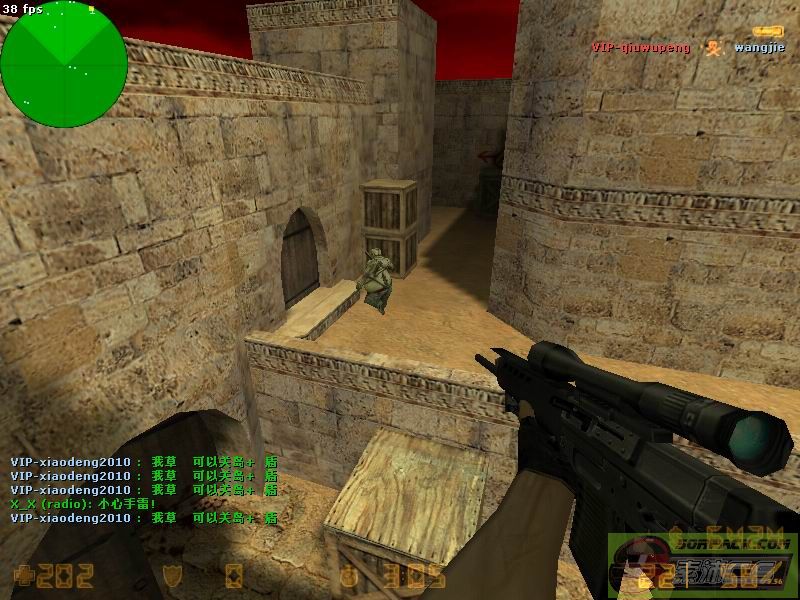
Task: Click the round timer clock icon
Action: (347, 575)
